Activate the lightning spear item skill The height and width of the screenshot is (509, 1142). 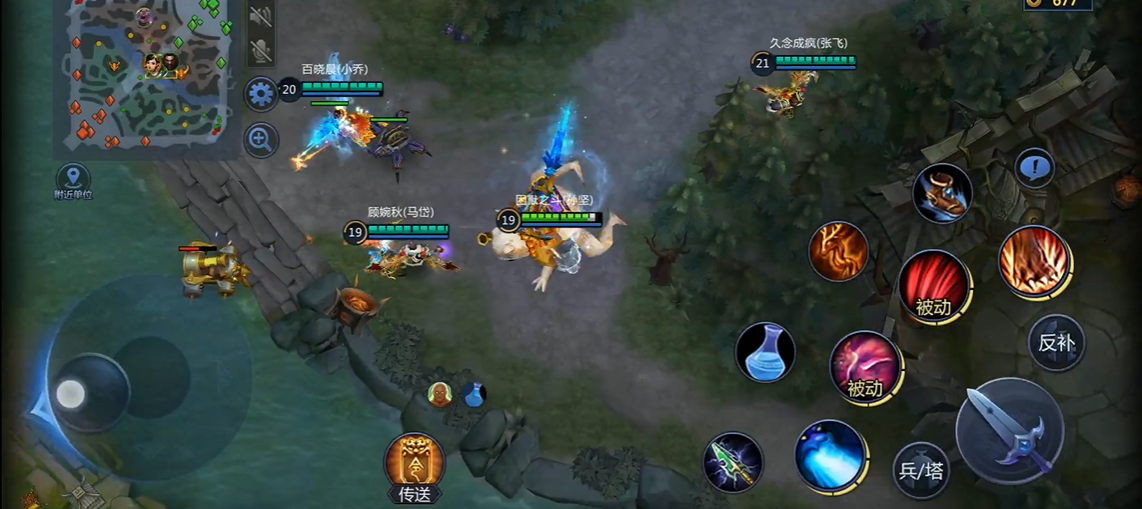[x=733, y=462]
